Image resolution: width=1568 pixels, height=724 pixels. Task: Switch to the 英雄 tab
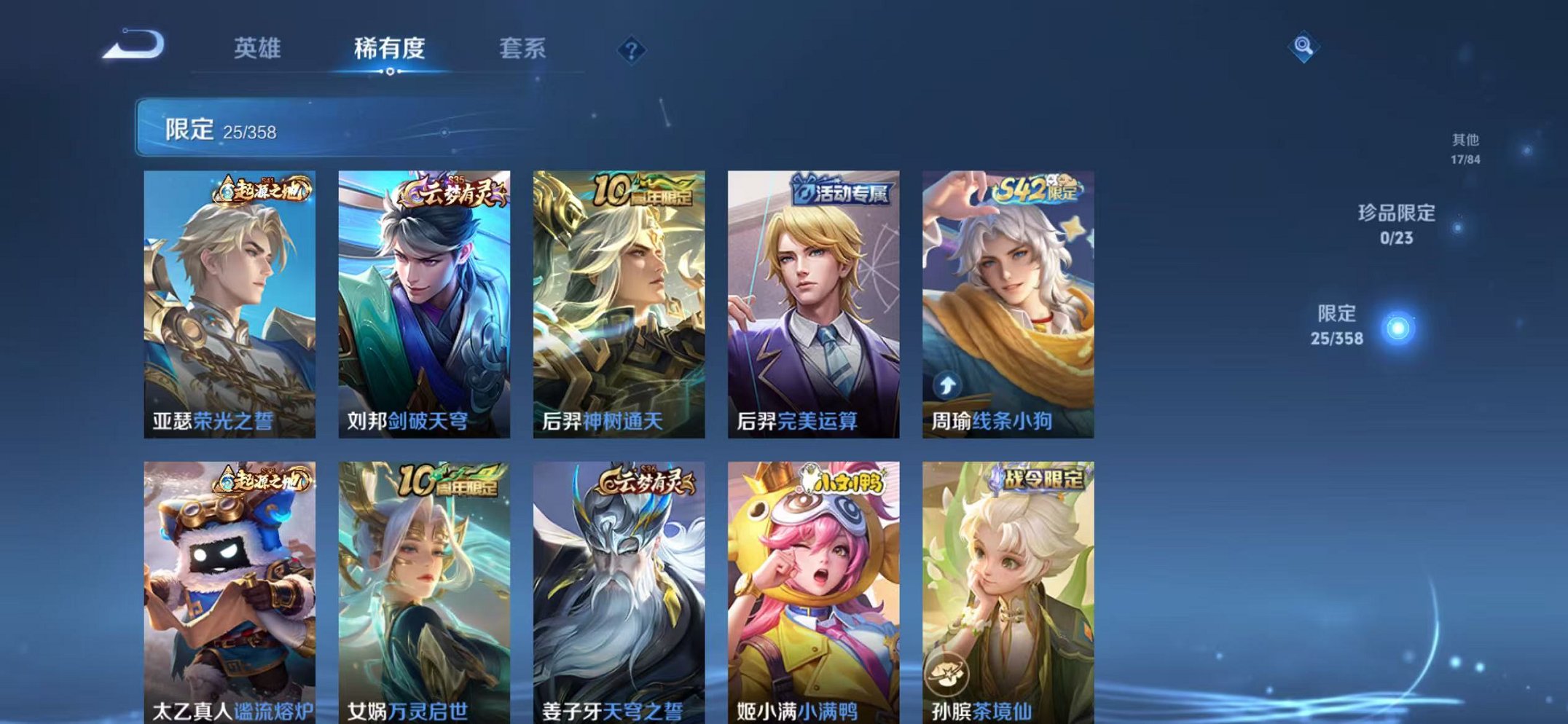pos(259,47)
